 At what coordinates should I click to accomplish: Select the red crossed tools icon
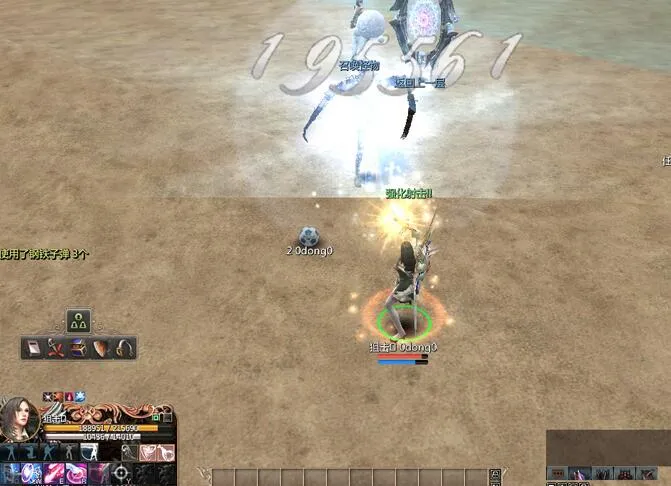pos(55,348)
